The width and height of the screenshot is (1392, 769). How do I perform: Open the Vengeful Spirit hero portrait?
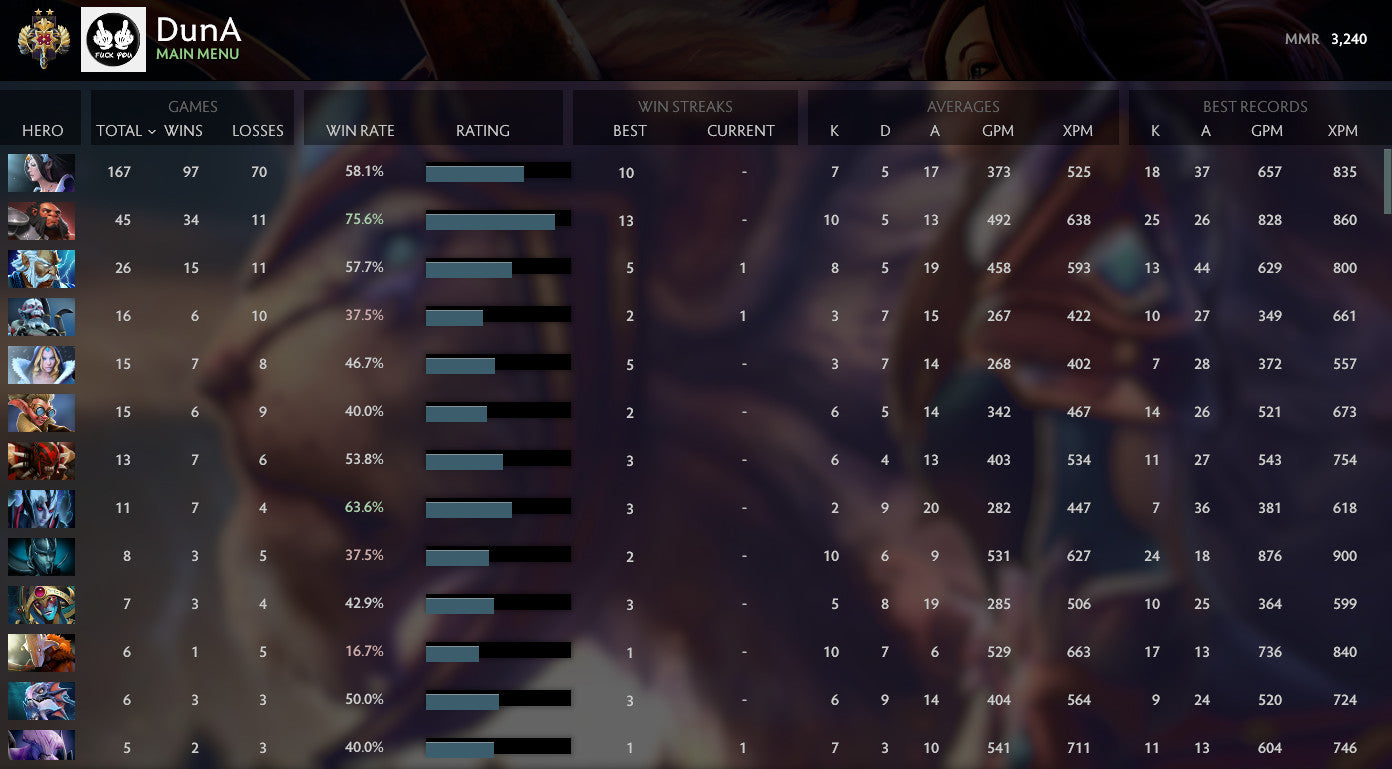tap(41, 508)
